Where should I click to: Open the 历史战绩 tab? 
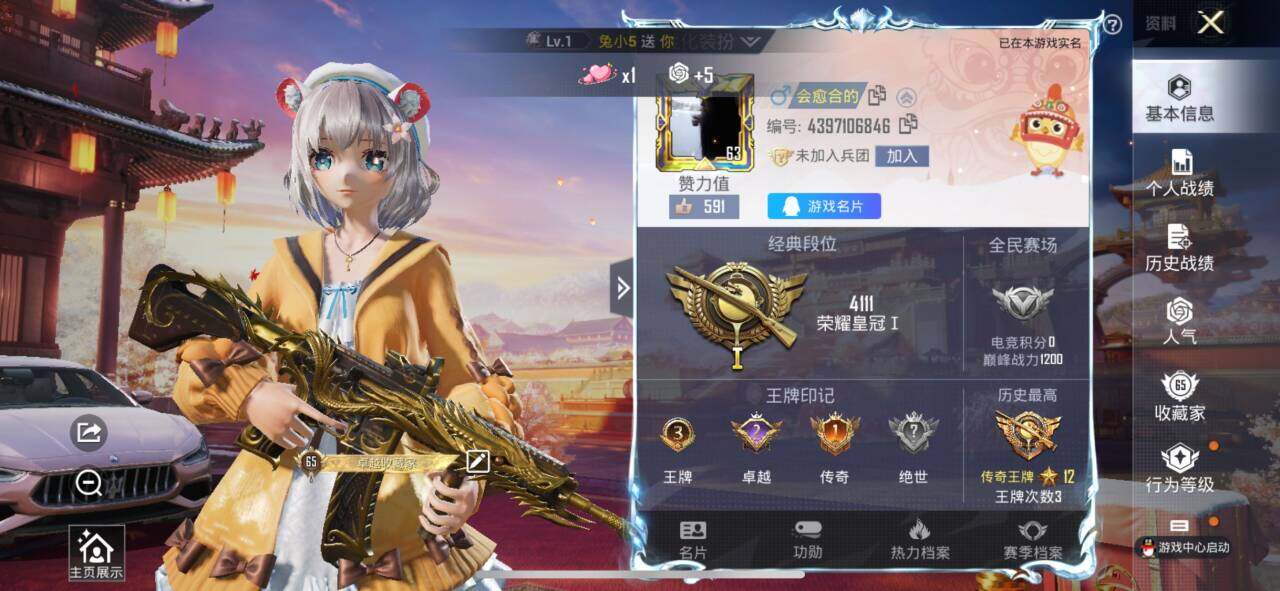click(x=1180, y=248)
